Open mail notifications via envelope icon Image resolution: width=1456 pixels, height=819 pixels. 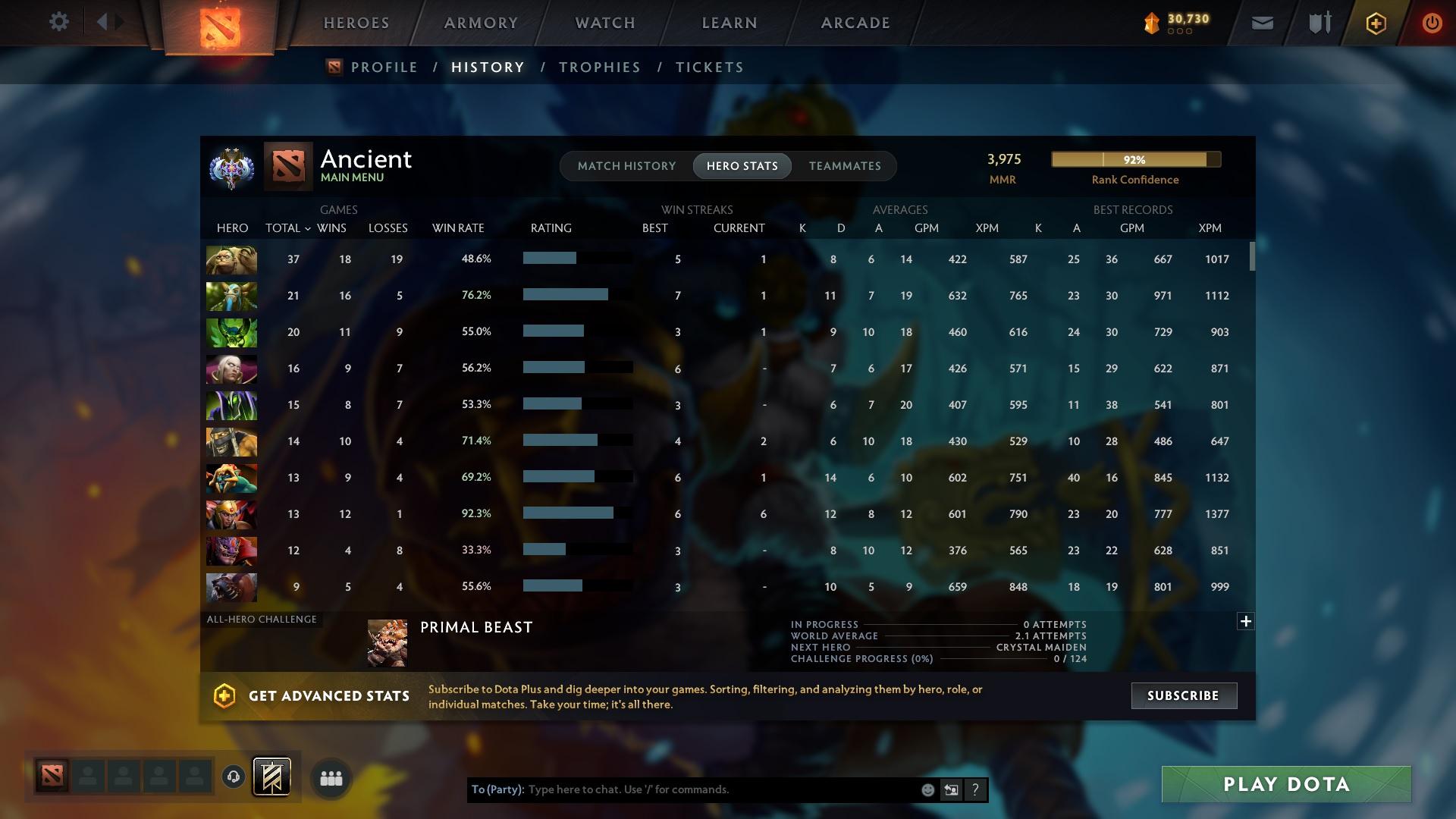click(x=1261, y=23)
